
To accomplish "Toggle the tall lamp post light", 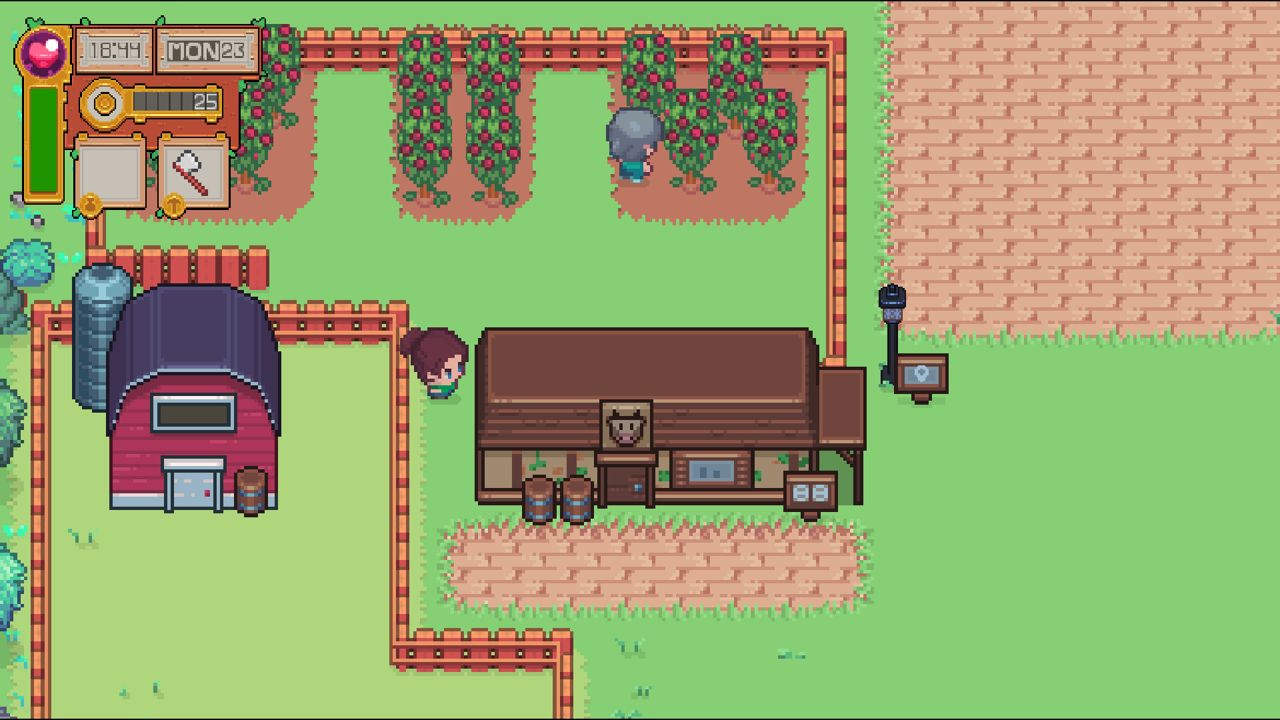I will (x=890, y=305).
